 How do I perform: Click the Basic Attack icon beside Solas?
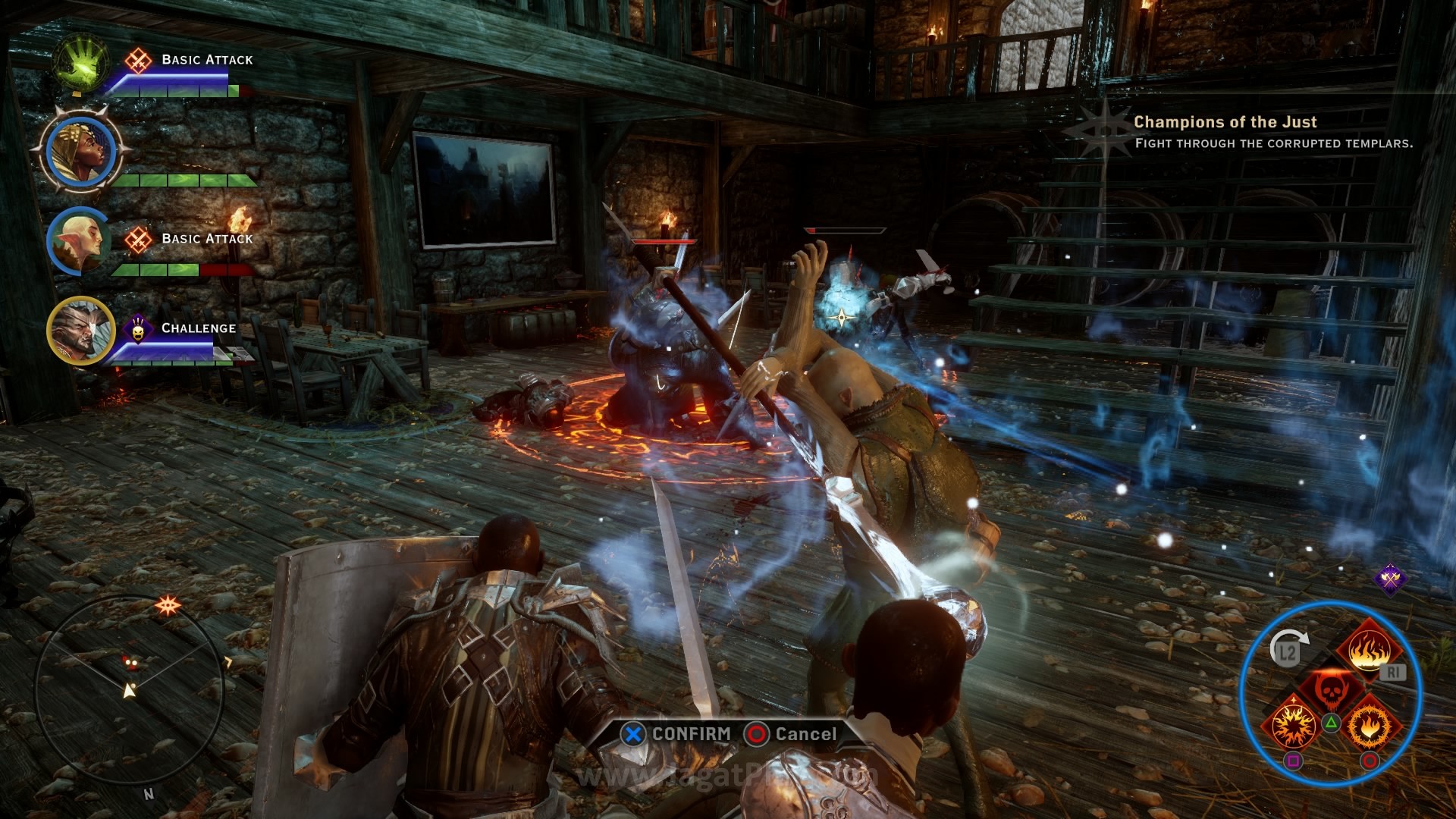click(x=138, y=240)
